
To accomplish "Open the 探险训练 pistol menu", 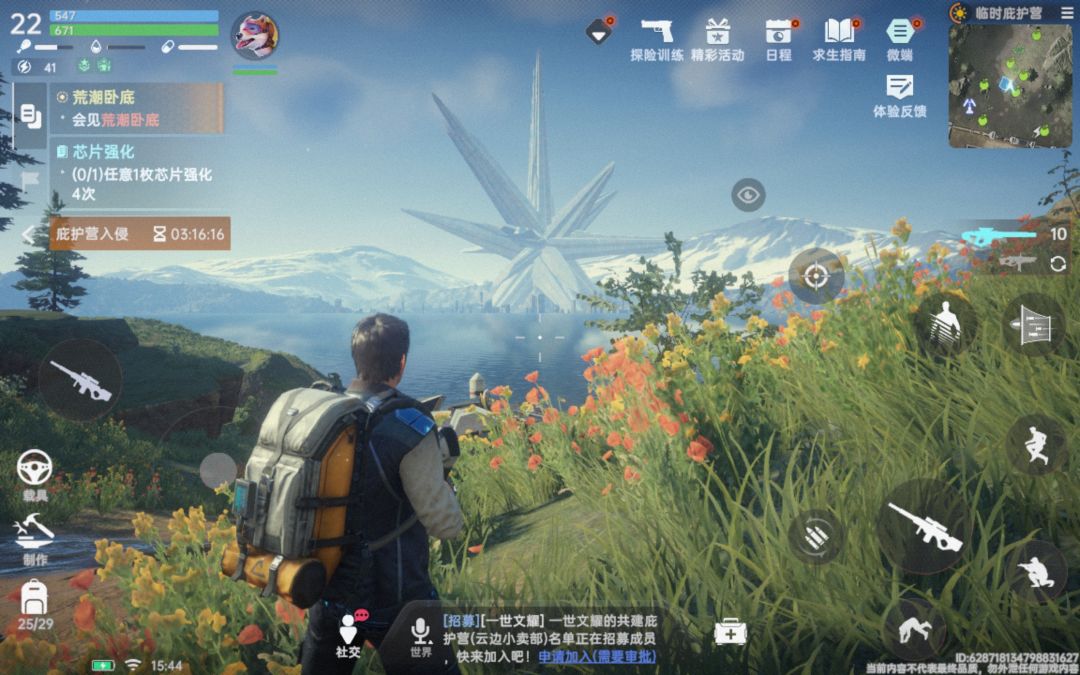I will 657,37.
